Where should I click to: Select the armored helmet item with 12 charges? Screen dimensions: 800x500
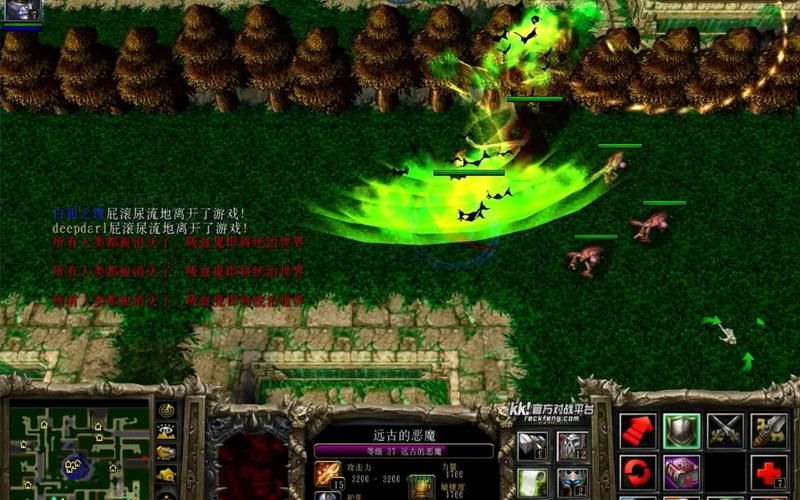click(x=572, y=446)
